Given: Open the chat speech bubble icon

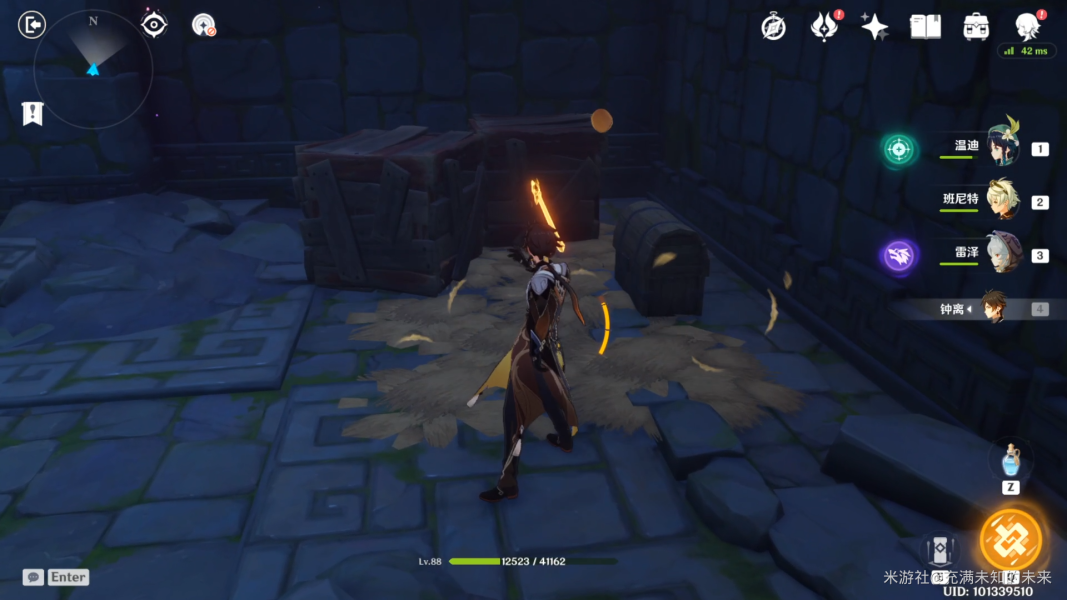Looking at the screenshot, I should (33, 577).
